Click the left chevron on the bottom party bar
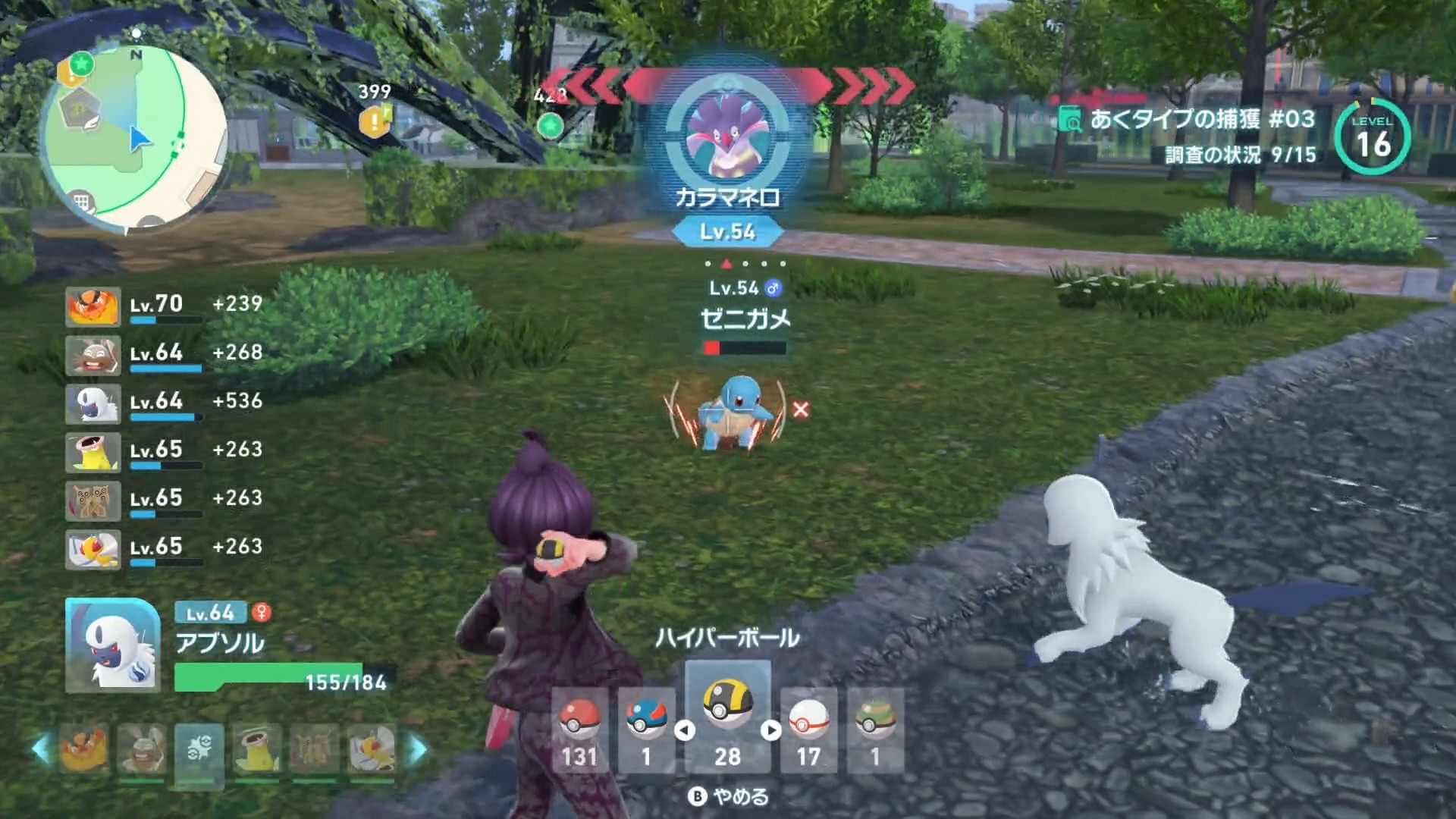 (39, 748)
